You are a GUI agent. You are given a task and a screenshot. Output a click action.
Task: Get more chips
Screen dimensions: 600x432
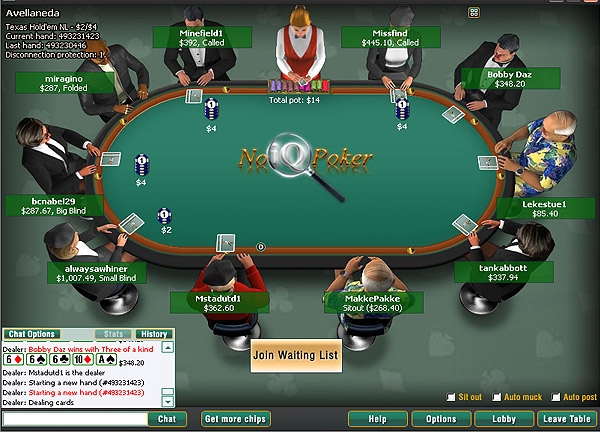(236, 419)
